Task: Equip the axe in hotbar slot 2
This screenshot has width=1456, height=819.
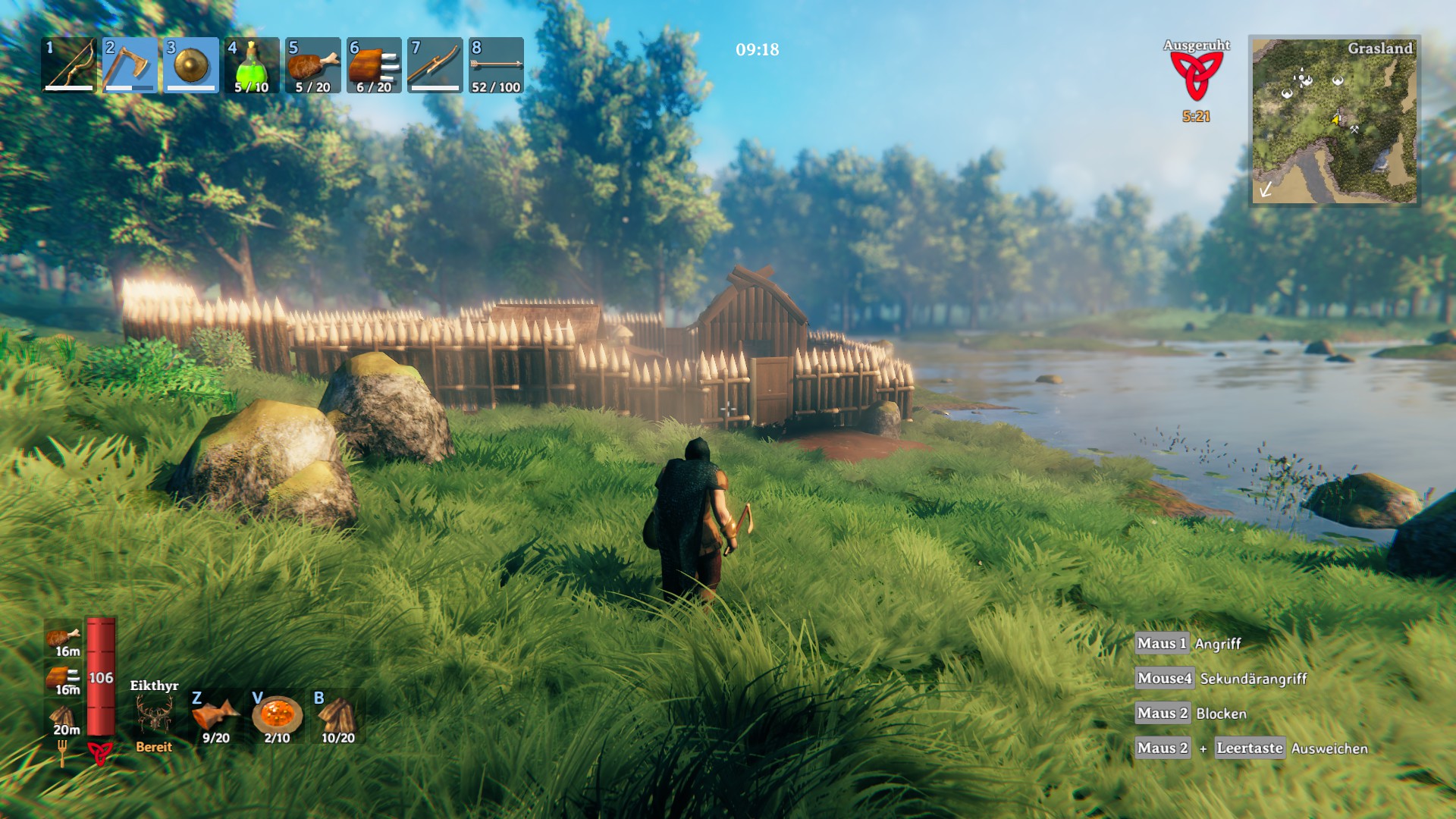Action: (130, 65)
